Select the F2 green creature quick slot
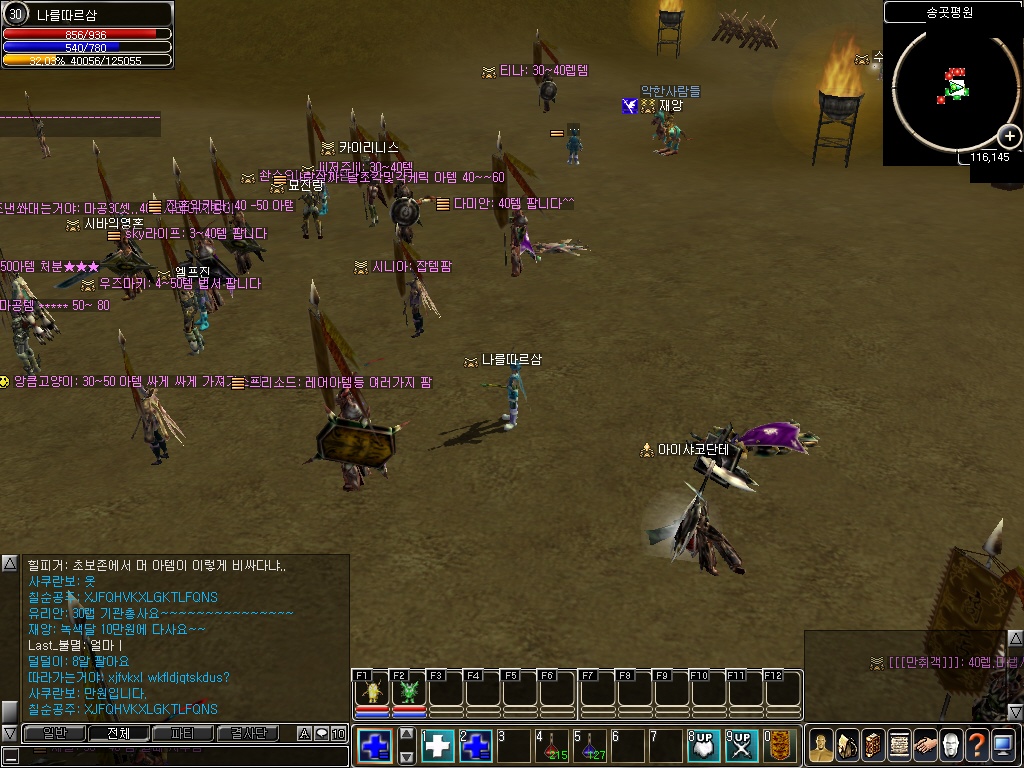1024x768 pixels. pos(408,692)
